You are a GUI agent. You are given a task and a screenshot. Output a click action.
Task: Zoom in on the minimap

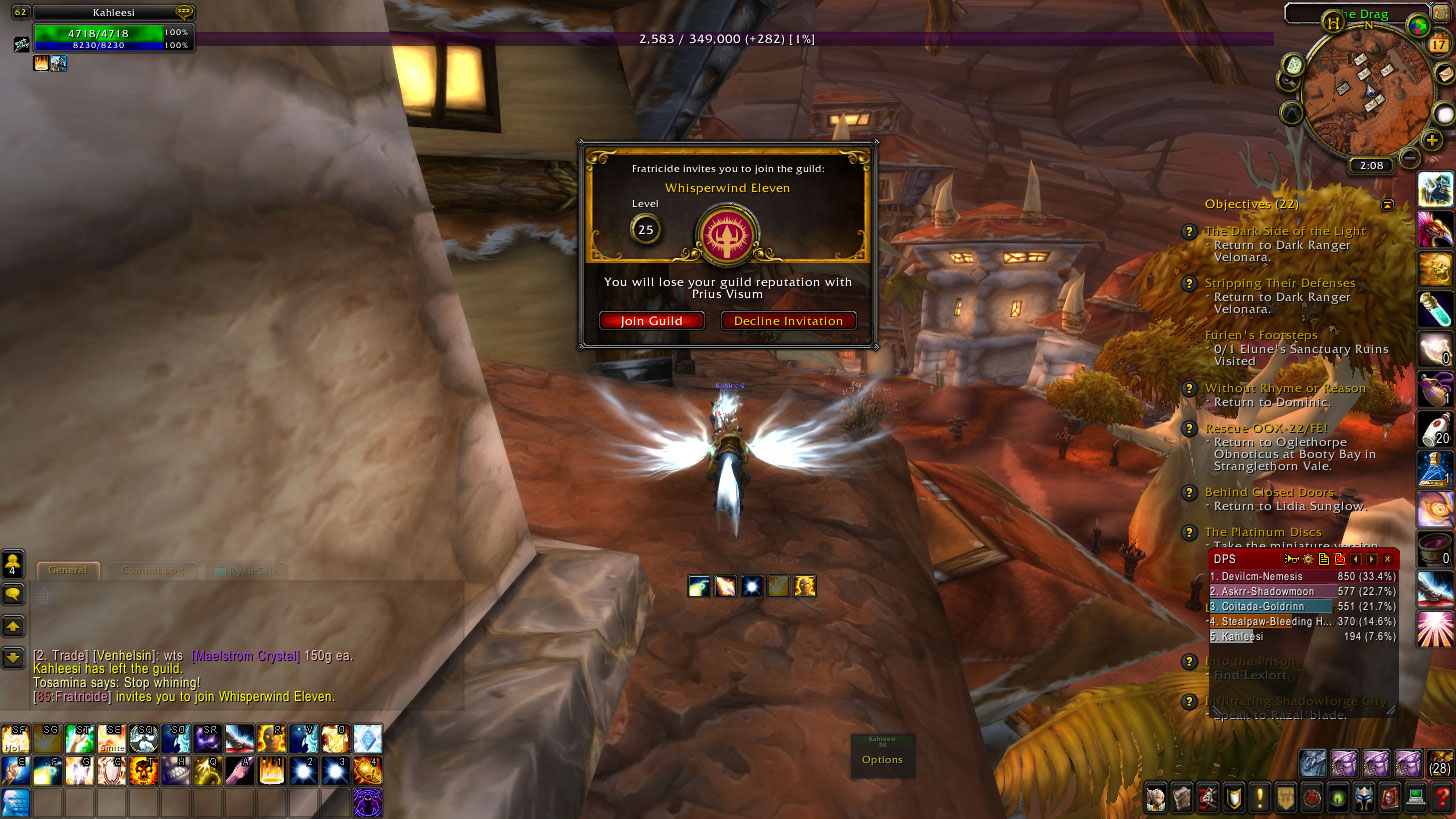coord(1432,140)
